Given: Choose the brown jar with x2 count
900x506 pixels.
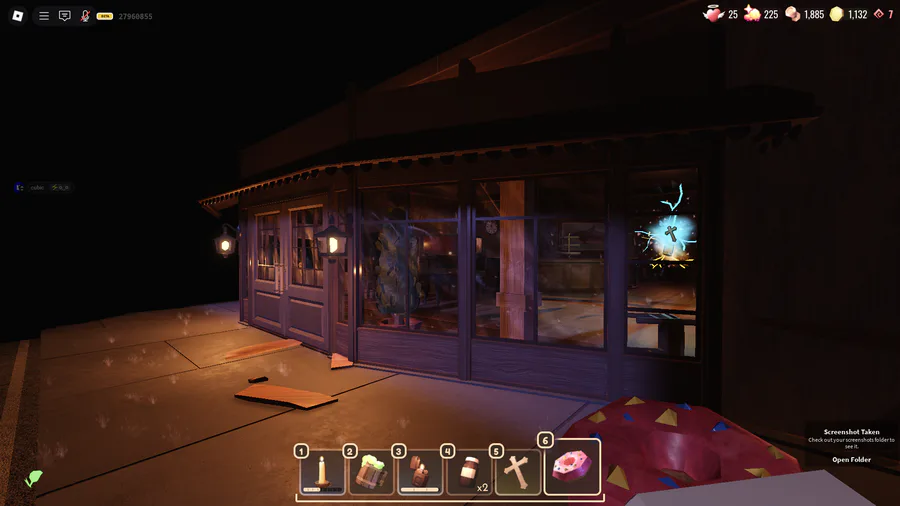Looking at the screenshot, I should click(x=468, y=472).
